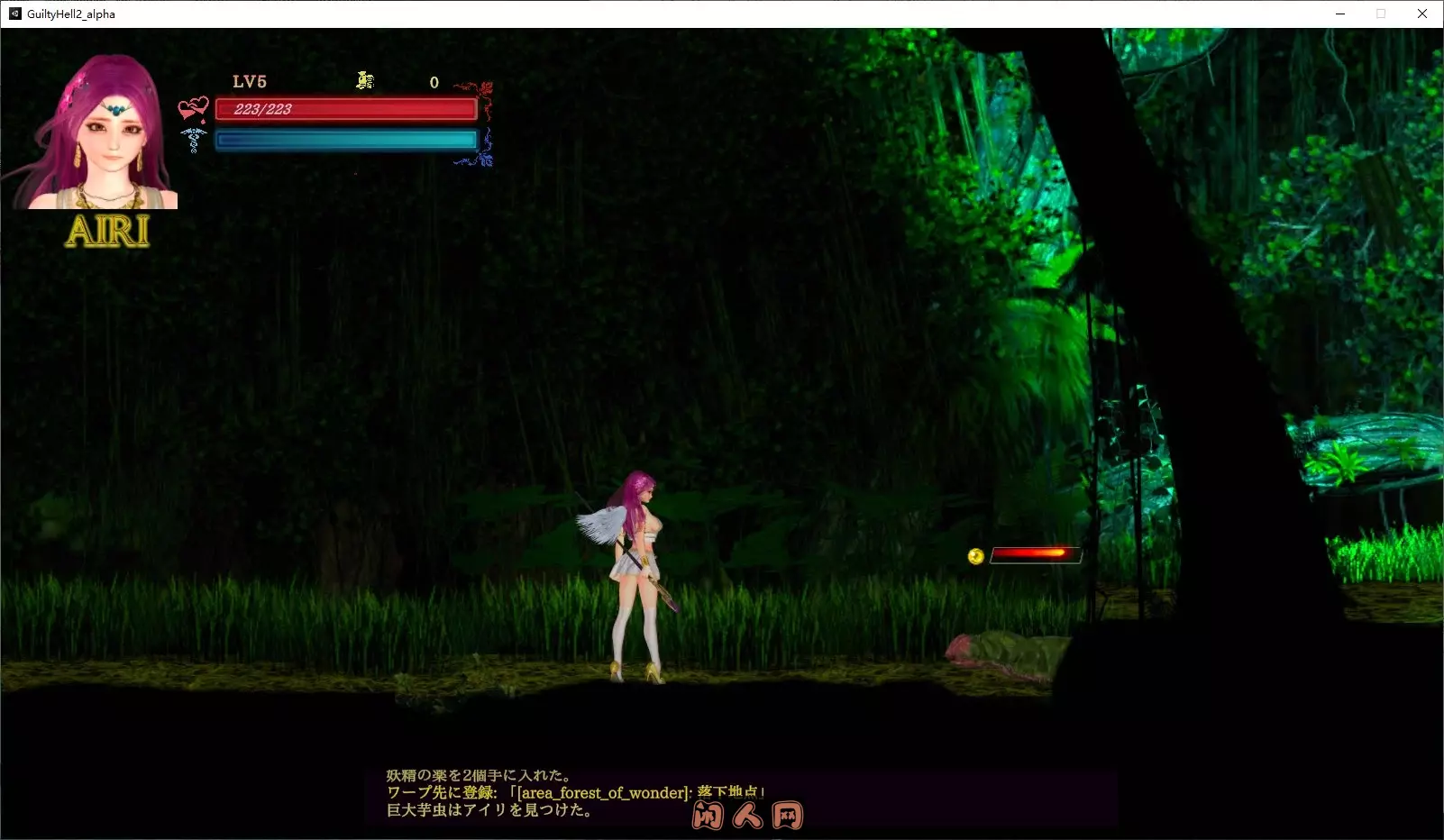Image resolution: width=1444 pixels, height=840 pixels.
Task: Click the blue stamina bar
Action: pos(345,139)
